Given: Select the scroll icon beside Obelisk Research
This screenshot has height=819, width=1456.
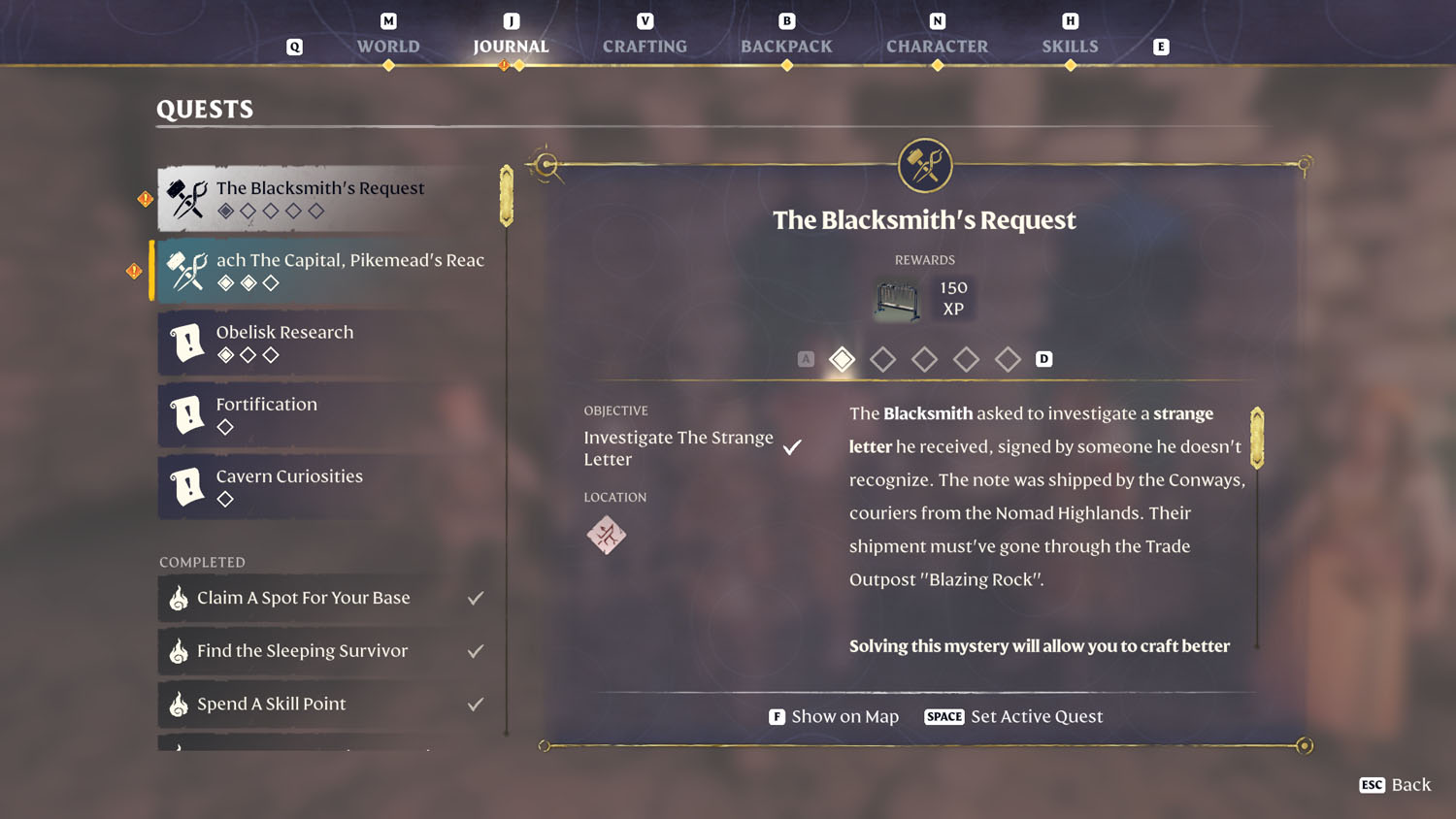Looking at the screenshot, I should tap(187, 343).
